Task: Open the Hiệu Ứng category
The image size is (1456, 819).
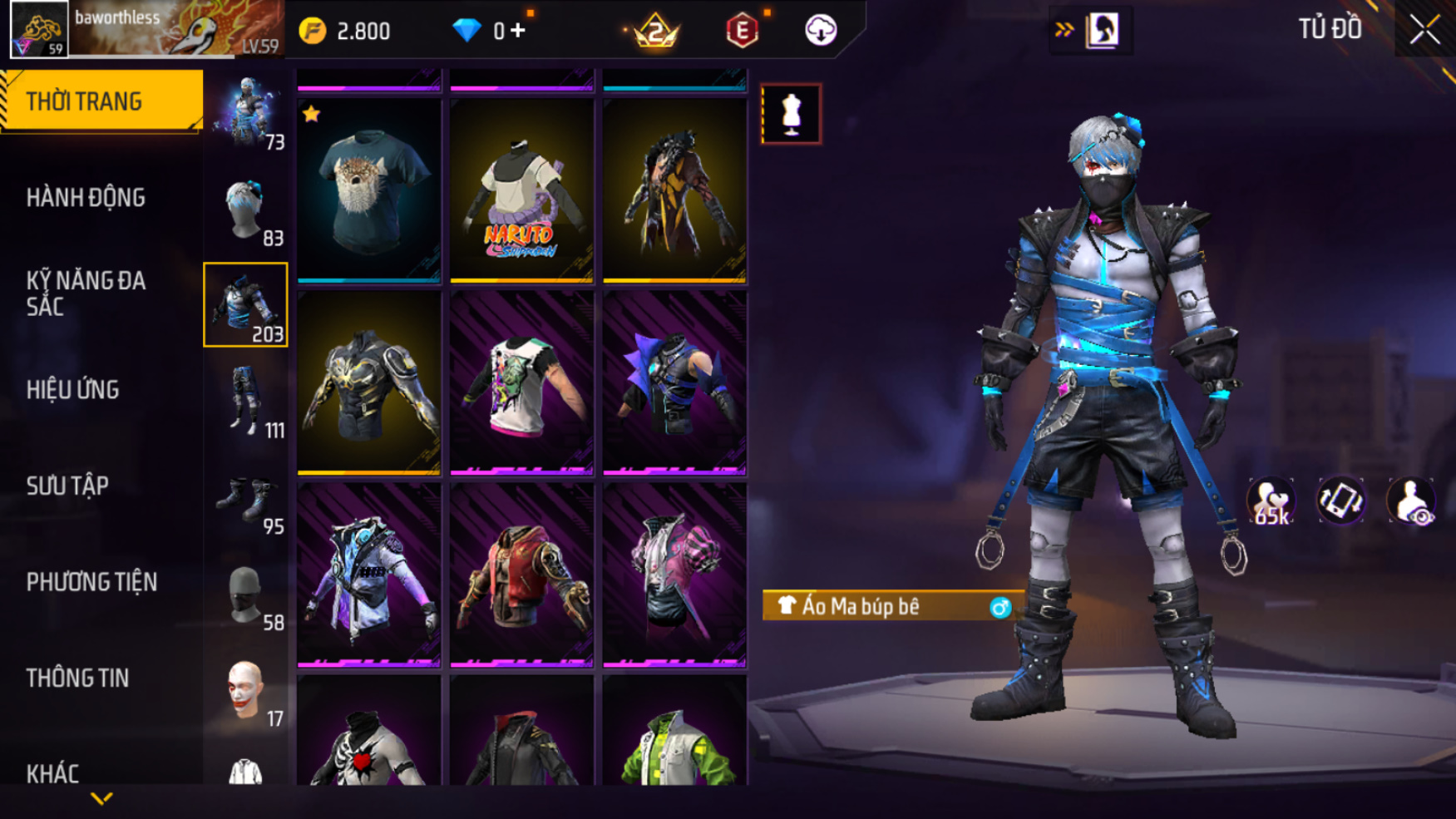Action: pos(73,390)
